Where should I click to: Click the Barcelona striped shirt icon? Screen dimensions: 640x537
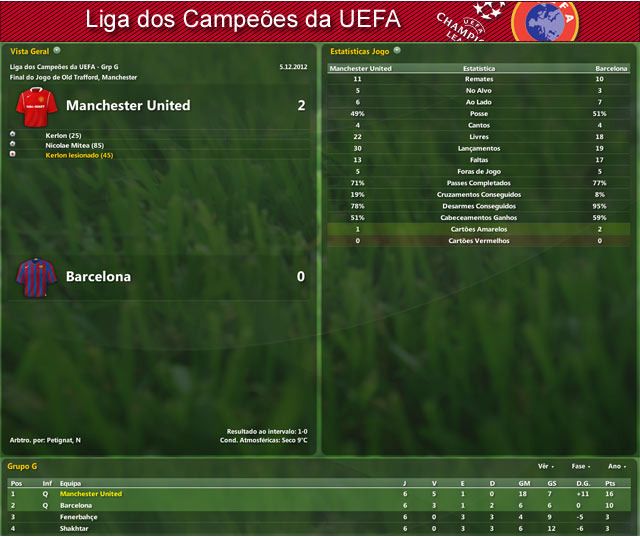[33, 276]
